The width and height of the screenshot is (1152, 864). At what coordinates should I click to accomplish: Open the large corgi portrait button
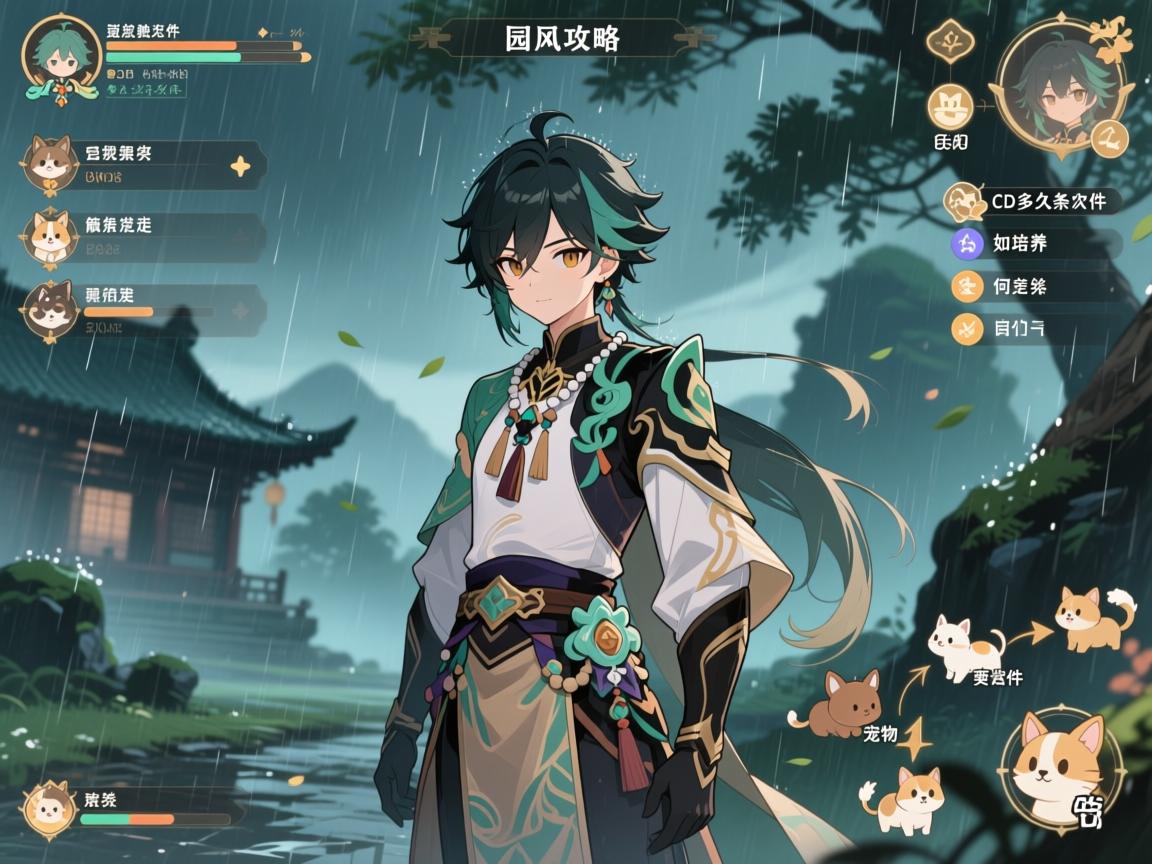pos(1060,768)
